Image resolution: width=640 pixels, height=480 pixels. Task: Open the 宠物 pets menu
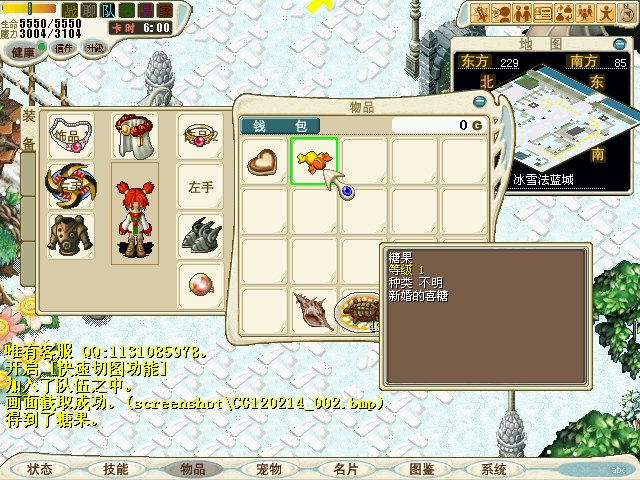(269, 469)
